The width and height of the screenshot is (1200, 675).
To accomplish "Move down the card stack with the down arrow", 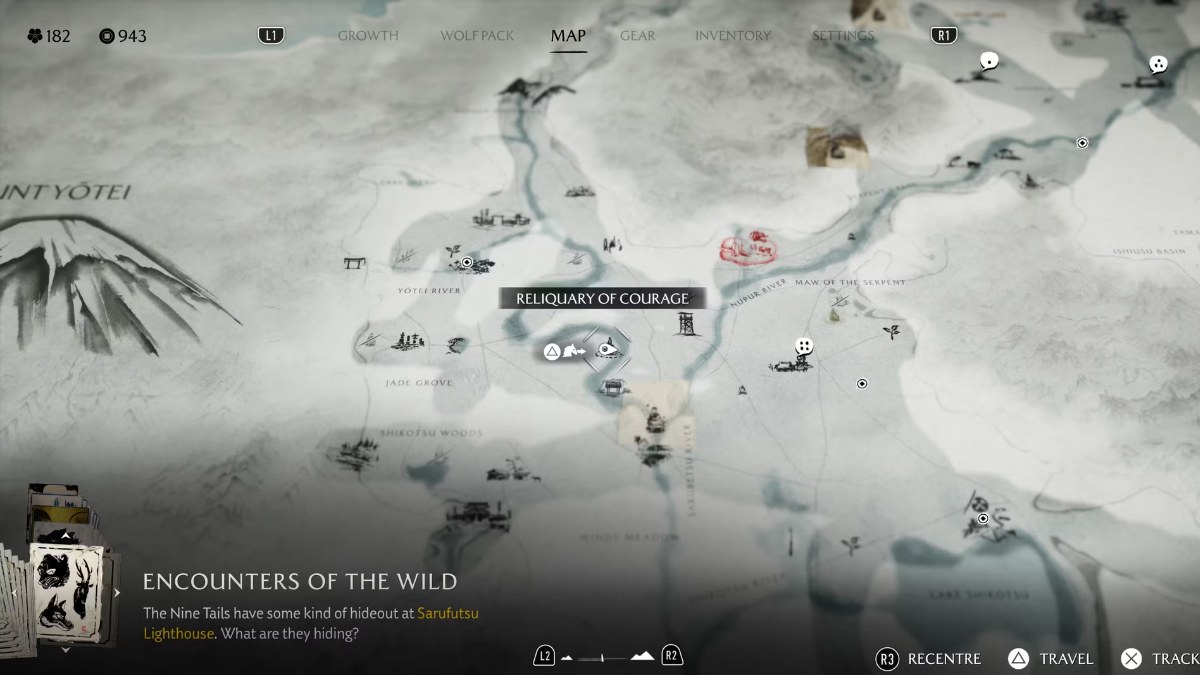I will coord(65,649).
